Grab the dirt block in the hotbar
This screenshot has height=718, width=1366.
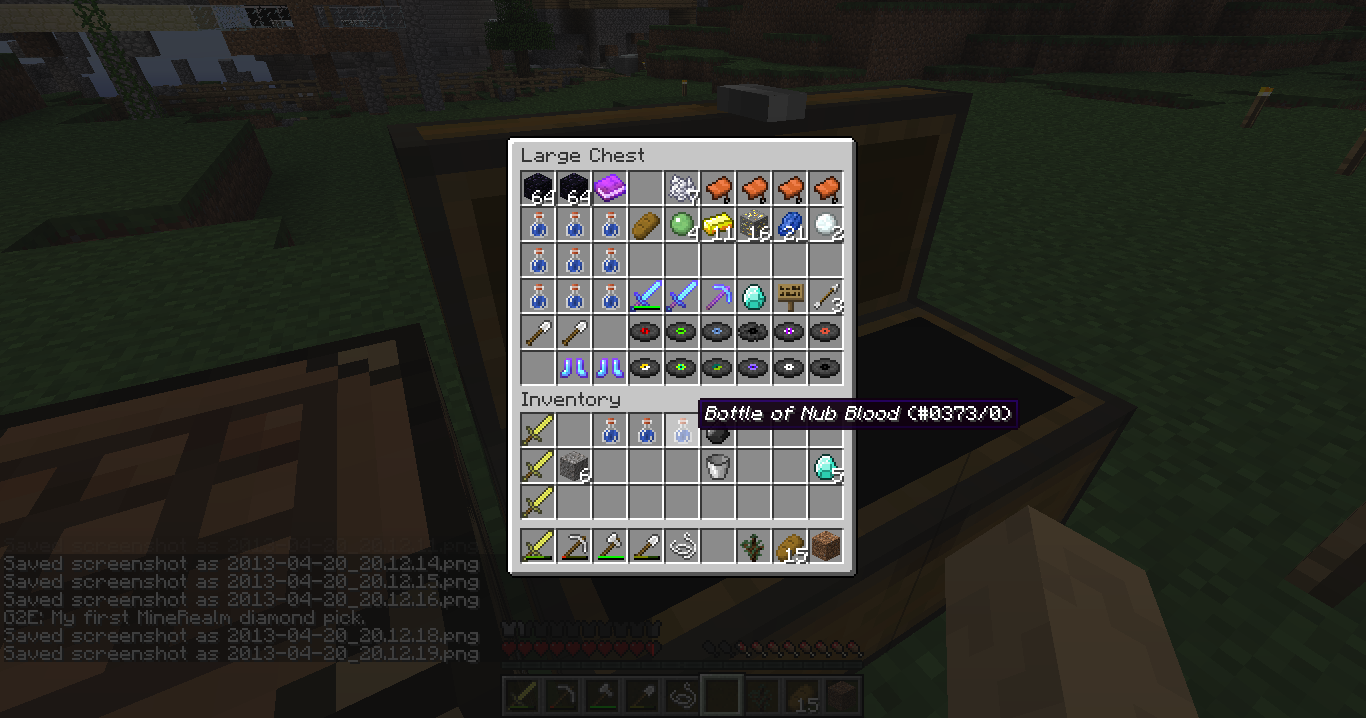(826, 546)
